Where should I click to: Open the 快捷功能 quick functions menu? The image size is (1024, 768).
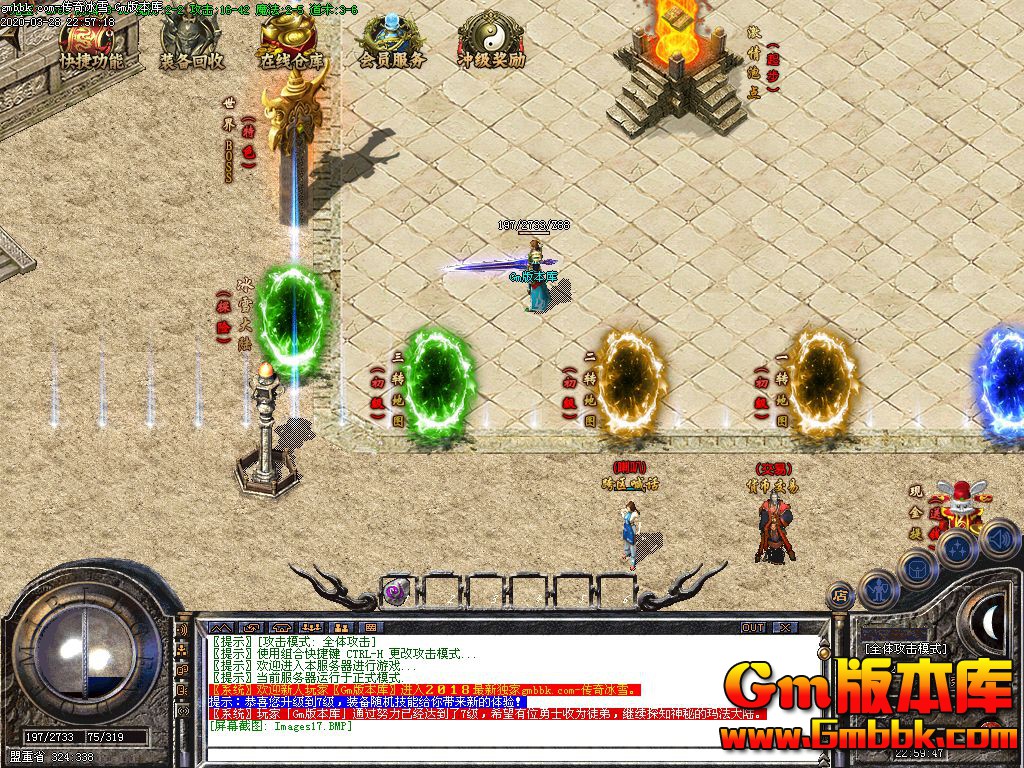[91, 44]
